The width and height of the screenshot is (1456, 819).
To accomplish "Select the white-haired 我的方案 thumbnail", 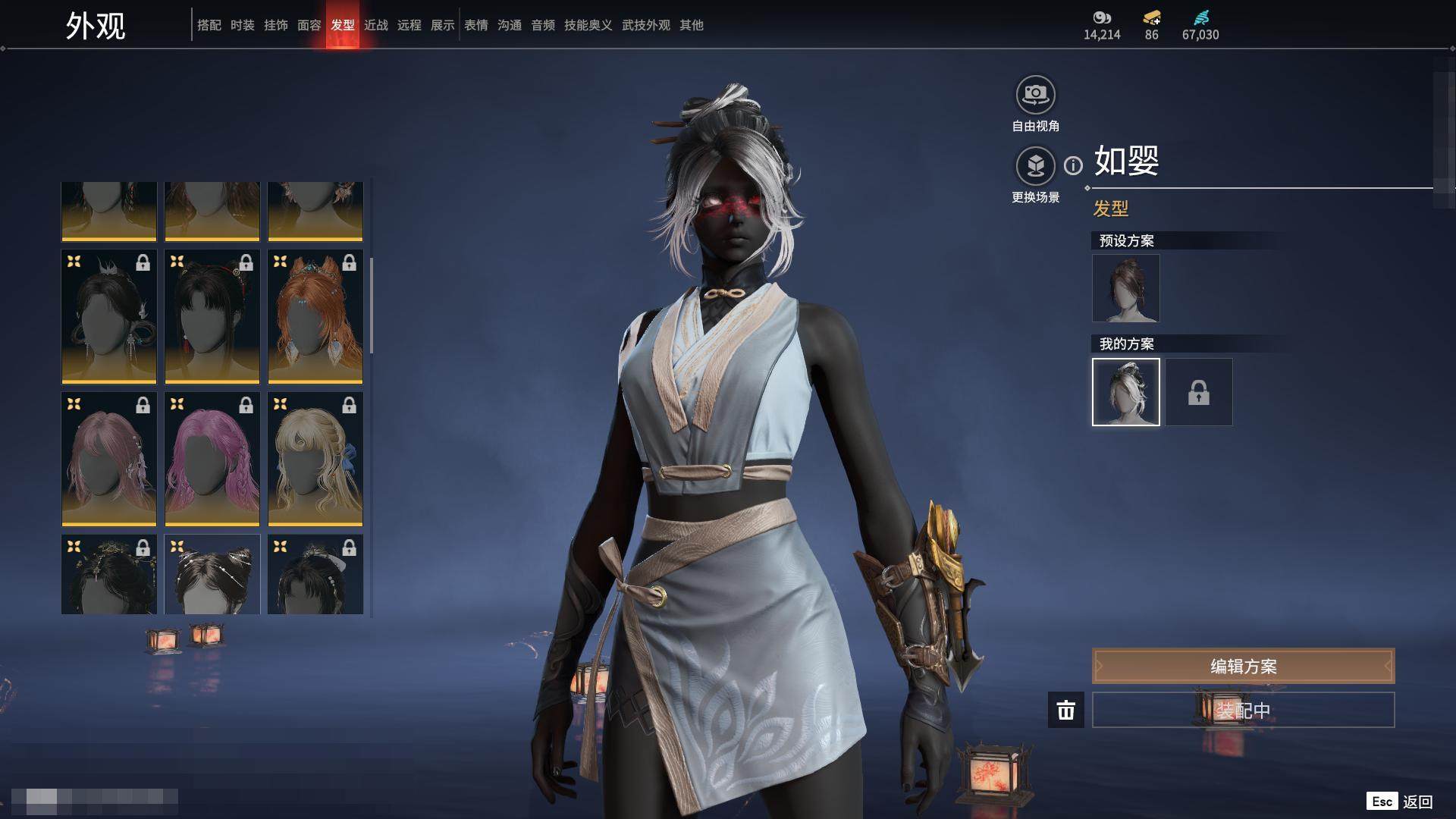I will [x=1125, y=392].
